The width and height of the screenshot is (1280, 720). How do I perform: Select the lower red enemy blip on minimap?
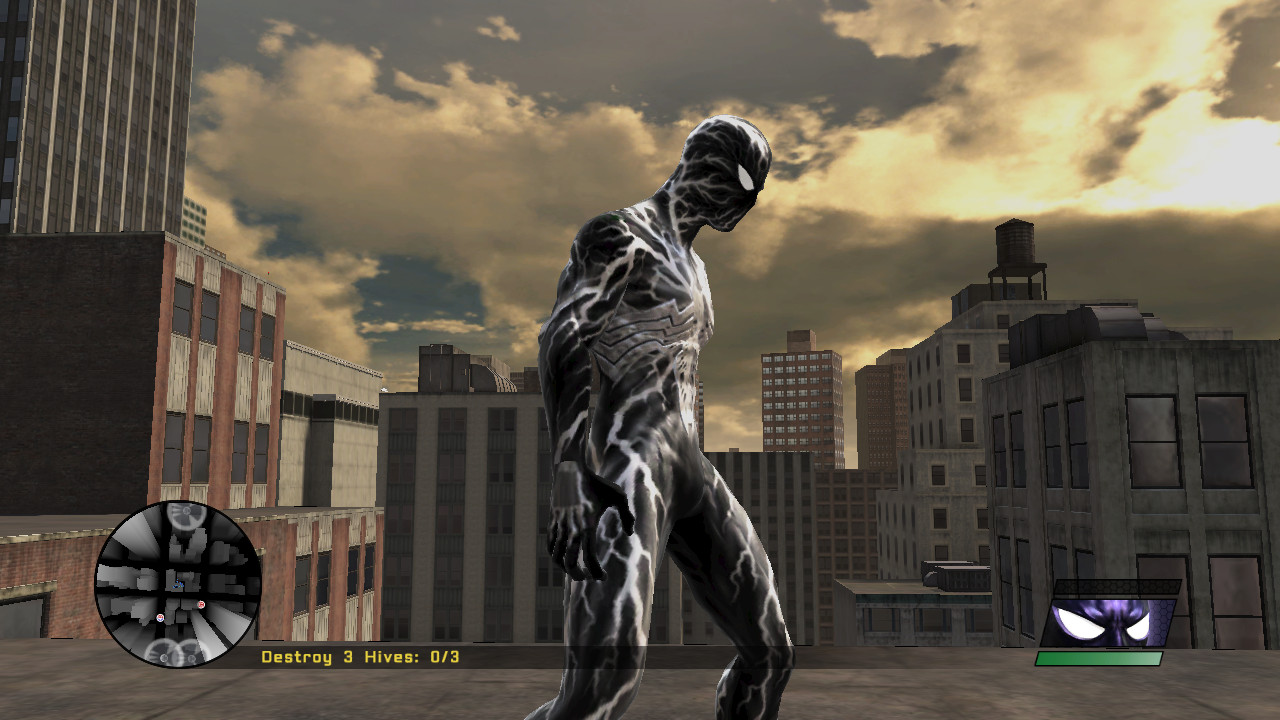point(161,618)
